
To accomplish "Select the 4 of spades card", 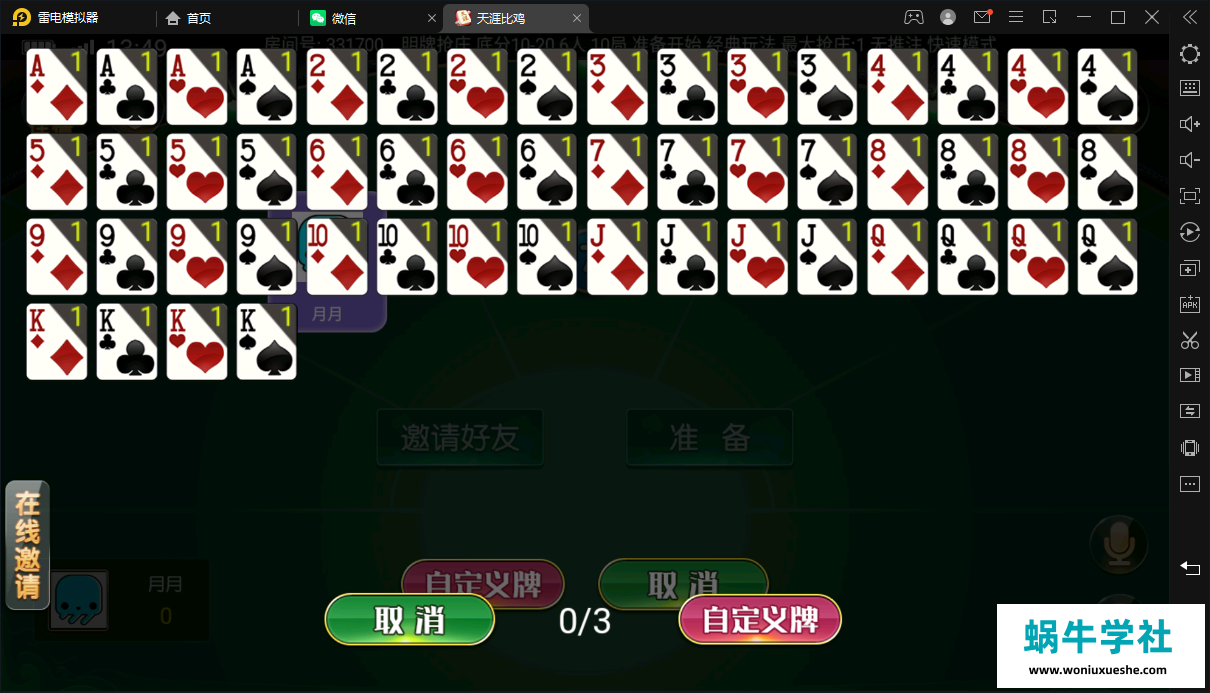I will click(x=1107, y=87).
